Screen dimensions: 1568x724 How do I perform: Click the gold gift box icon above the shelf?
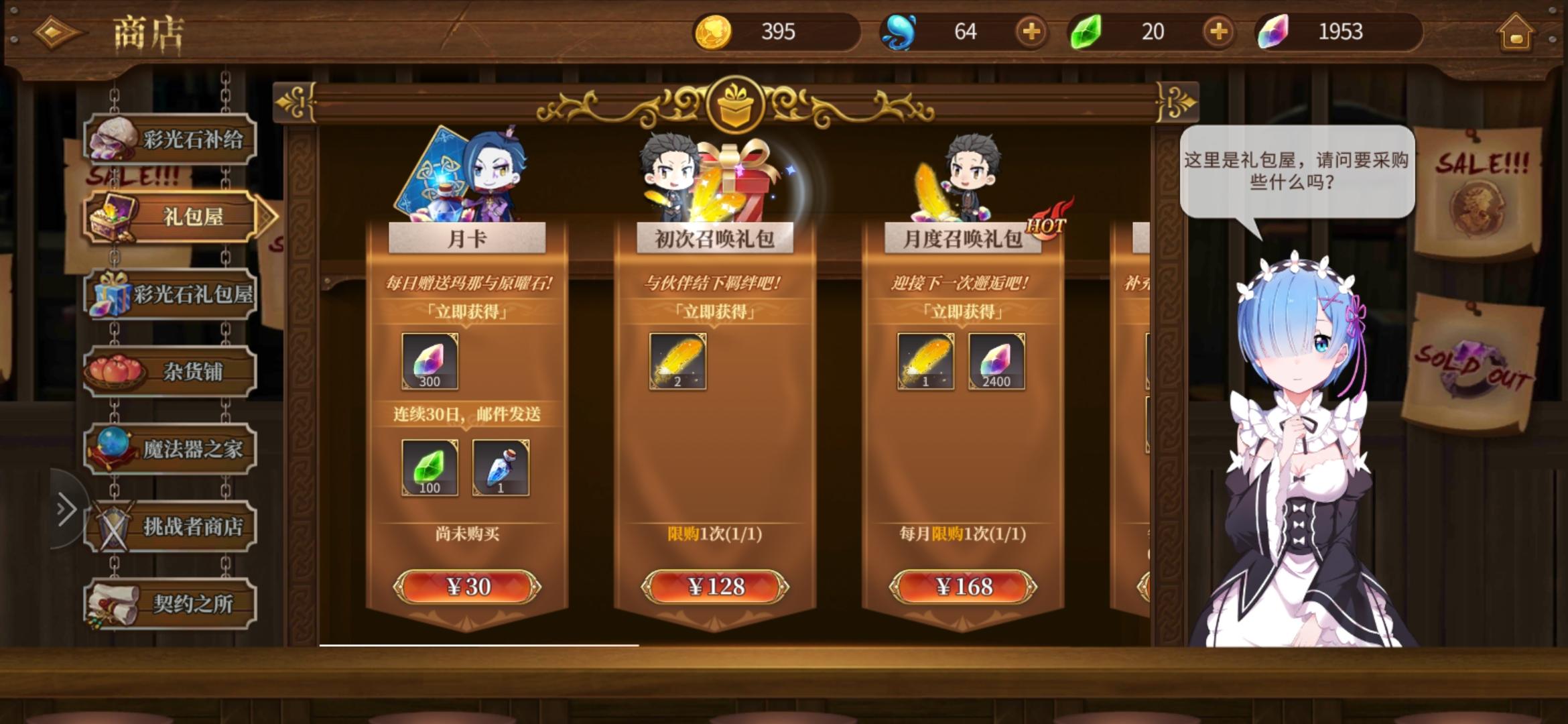(x=737, y=104)
